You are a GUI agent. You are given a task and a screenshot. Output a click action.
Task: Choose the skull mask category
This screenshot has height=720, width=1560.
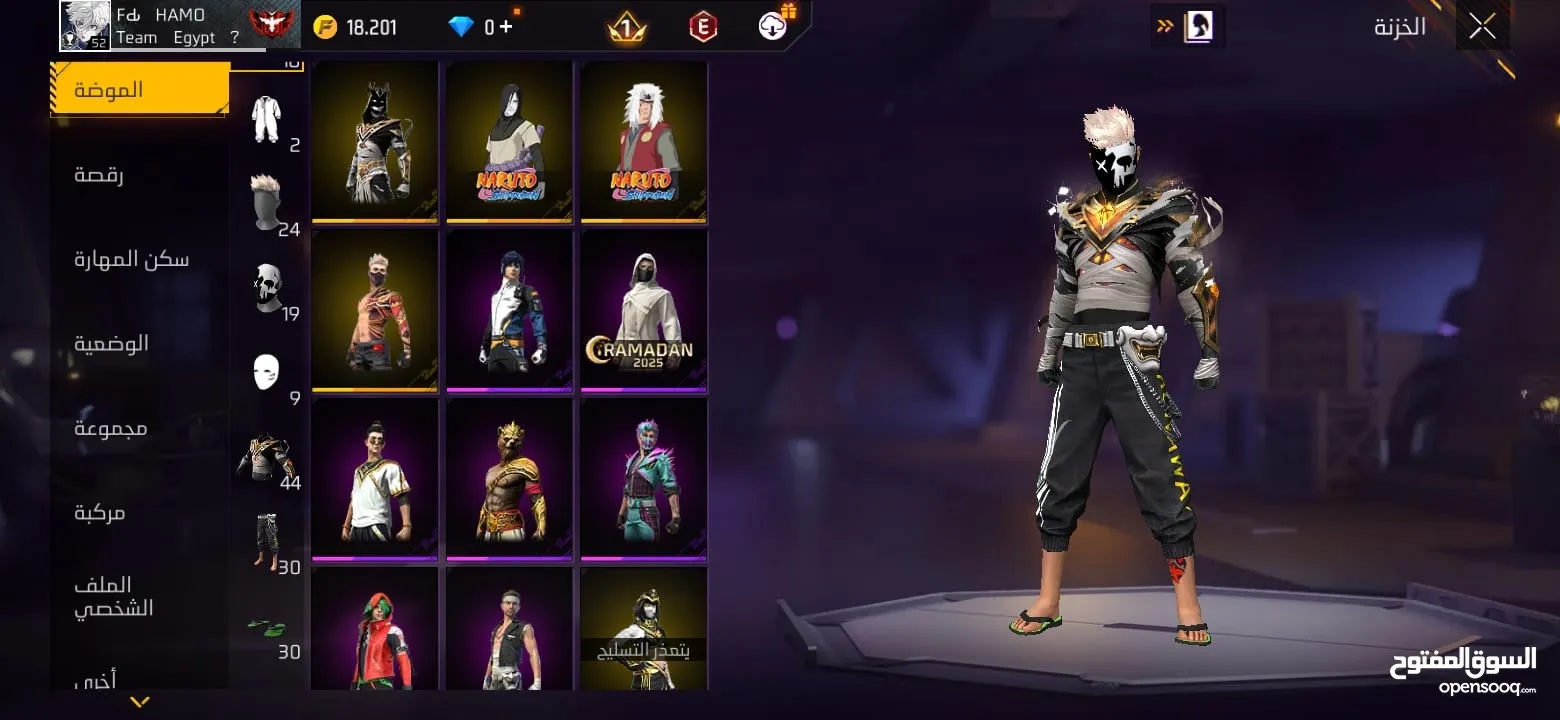267,288
